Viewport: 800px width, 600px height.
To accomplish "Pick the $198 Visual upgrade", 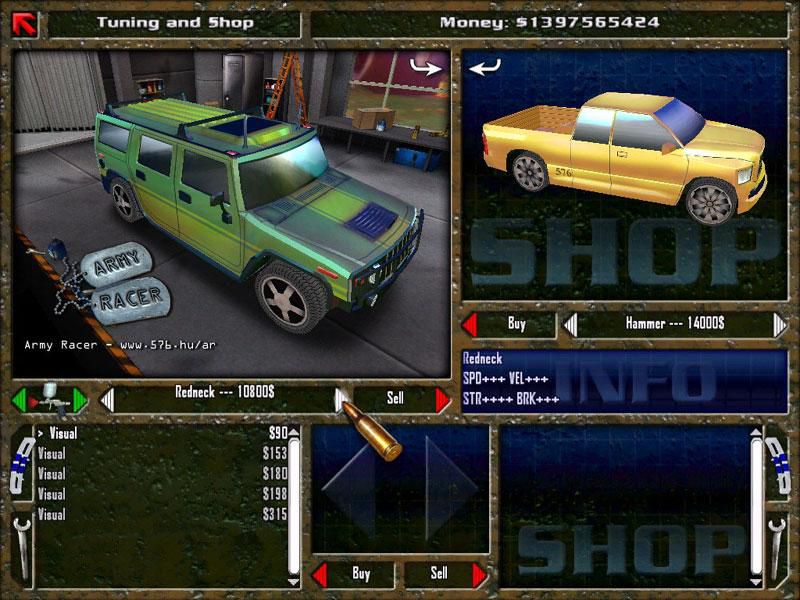I will pos(160,494).
